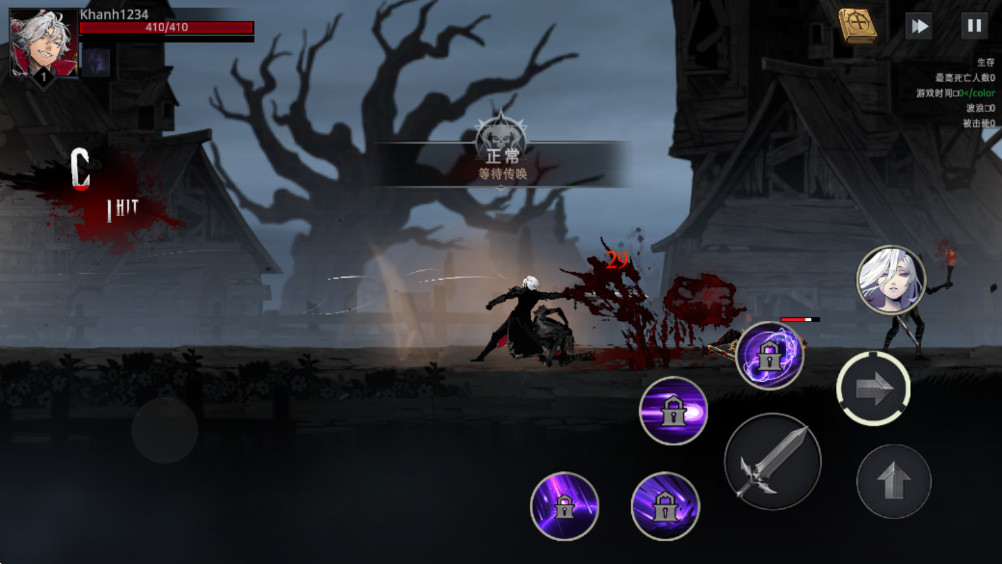Screen dimensions: 1002x564
Task: Select the locked purple beam skill
Action: [673, 410]
